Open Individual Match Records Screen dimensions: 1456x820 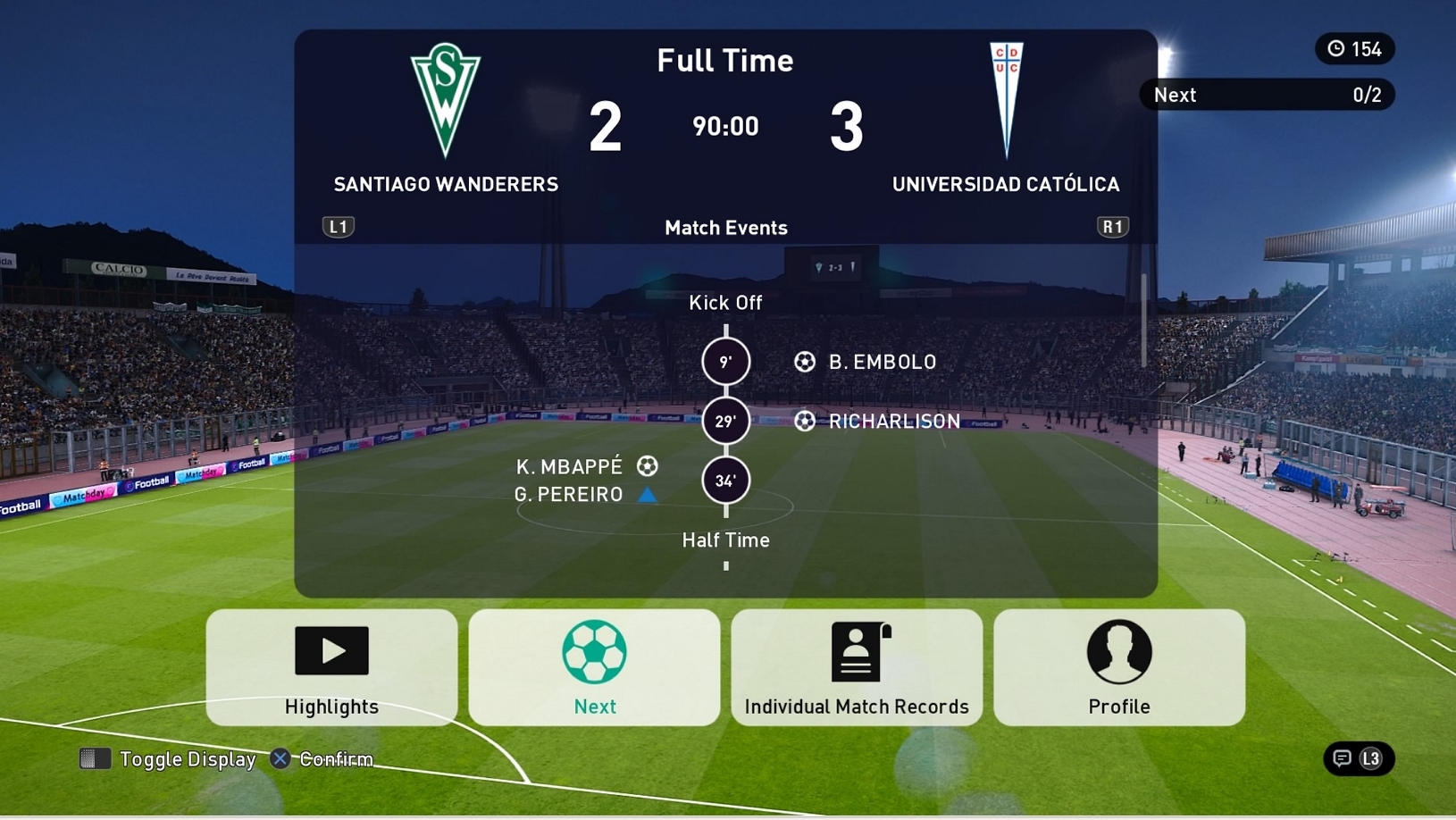857,667
